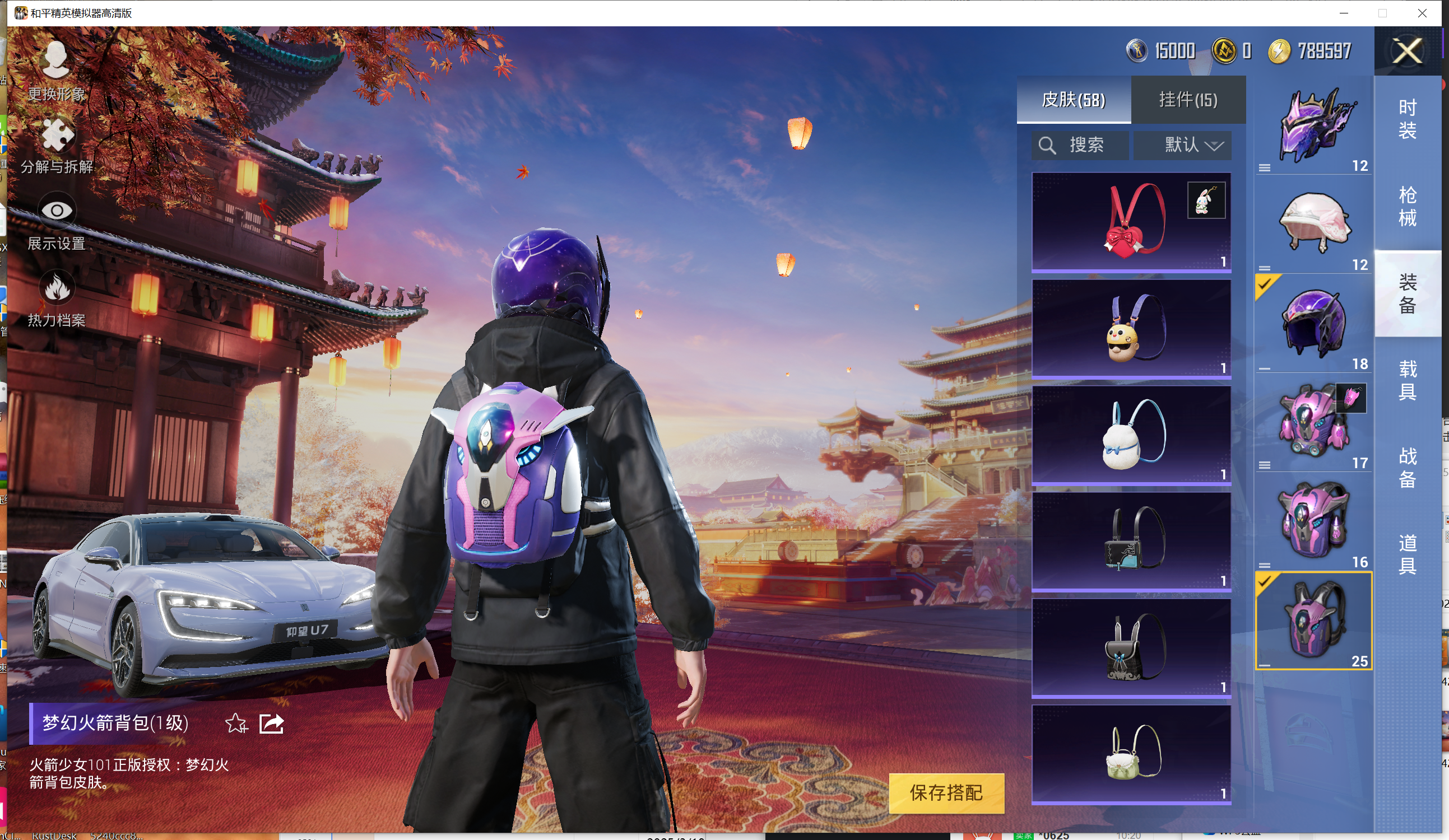Image resolution: width=1449 pixels, height=840 pixels.
Task: Favorite the backpack with the star icon
Action: click(236, 724)
